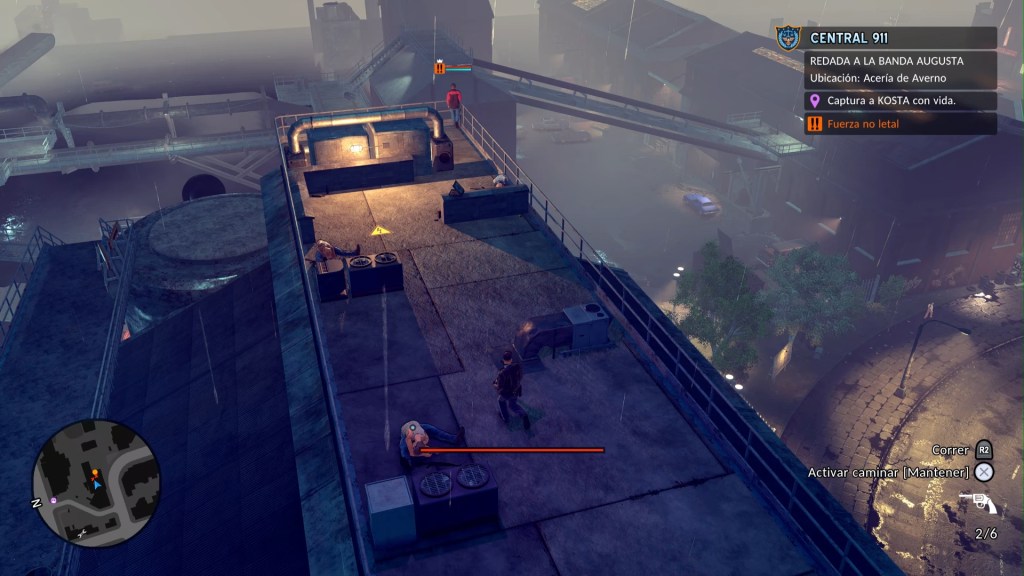
Task: Click the Central 911 police badge icon
Action: 789,38
